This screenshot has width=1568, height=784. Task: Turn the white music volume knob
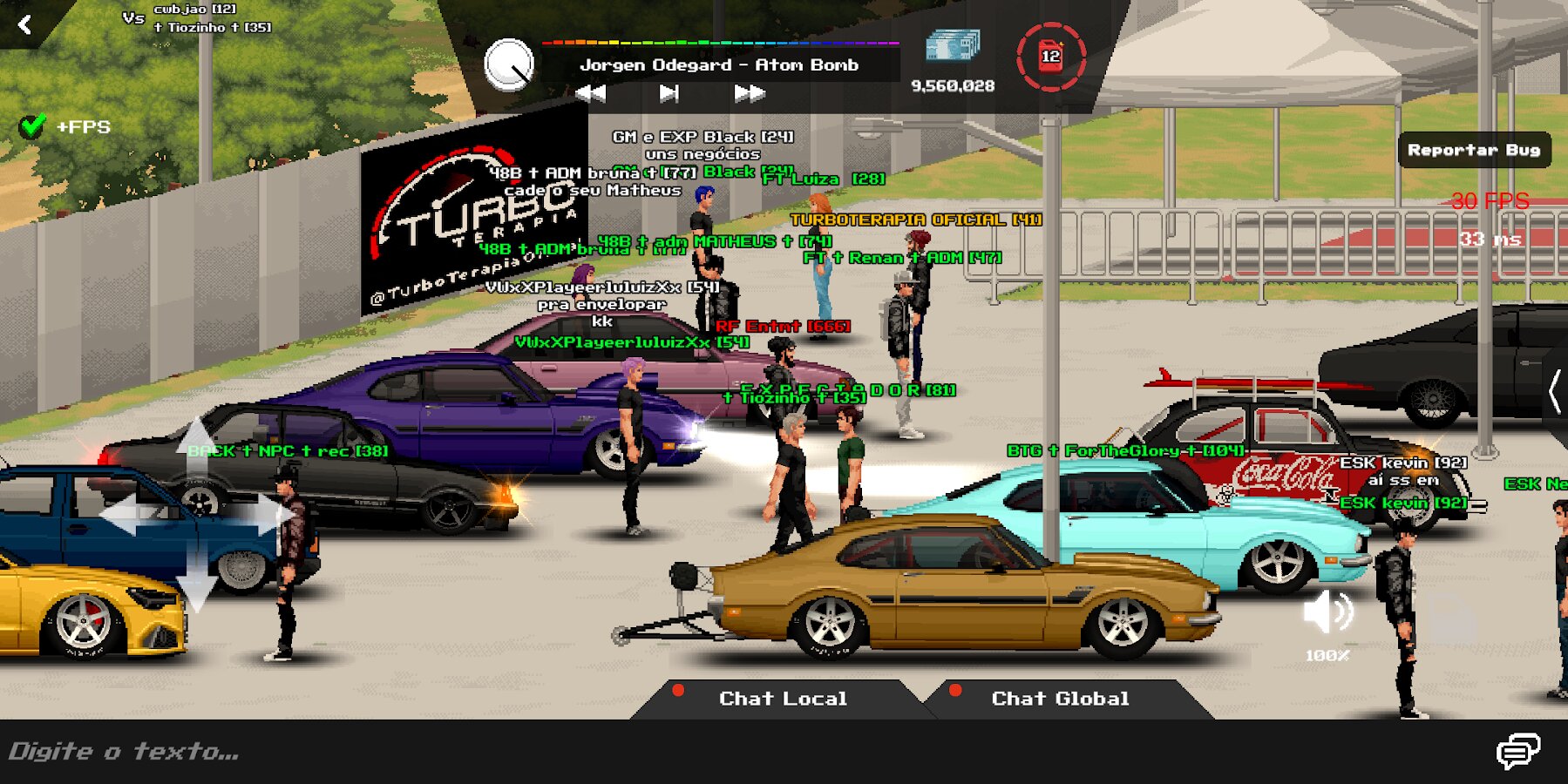coord(508,64)
